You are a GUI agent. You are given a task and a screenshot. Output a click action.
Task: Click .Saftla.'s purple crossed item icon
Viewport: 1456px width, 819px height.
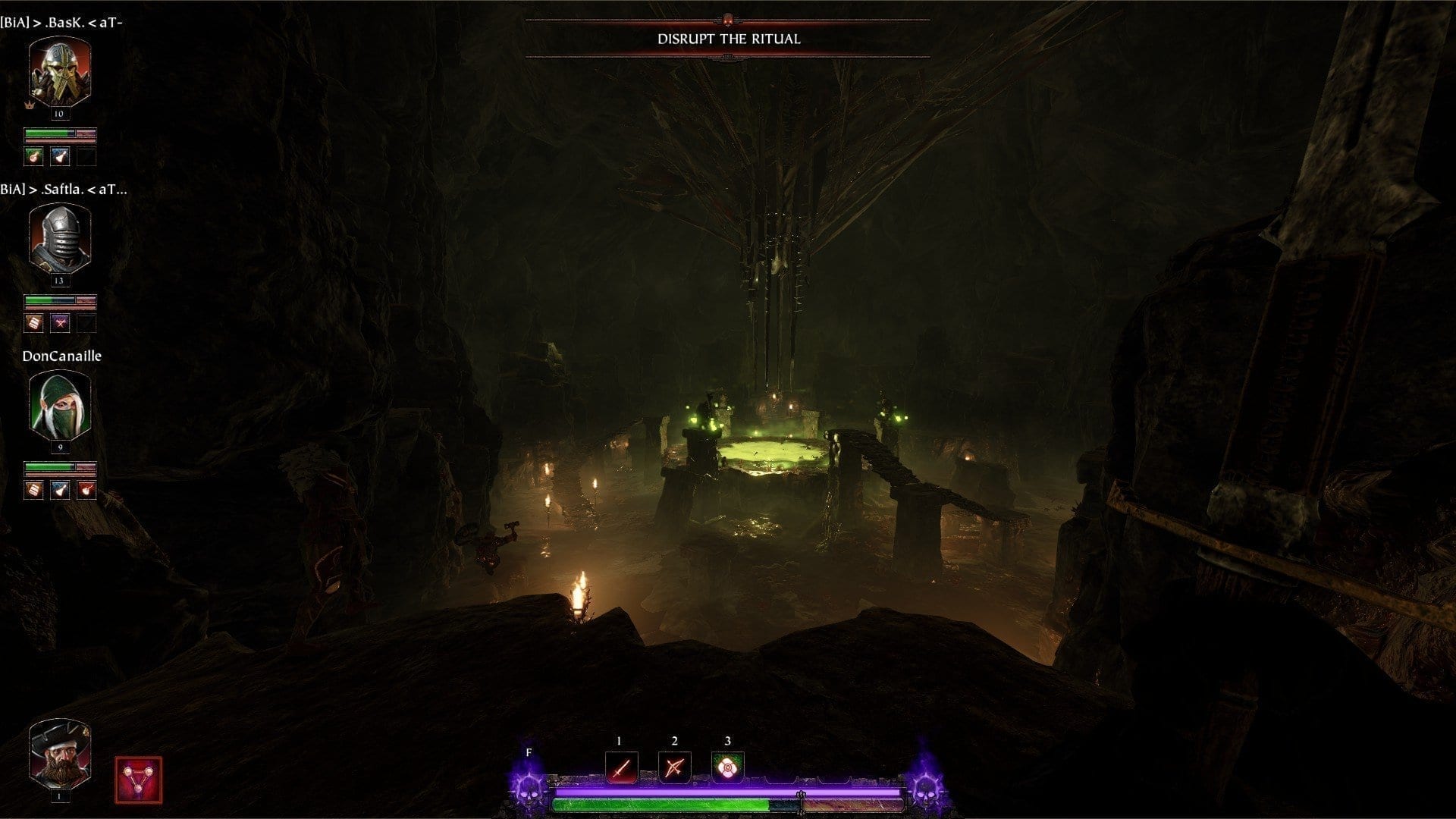pos(60,323)
